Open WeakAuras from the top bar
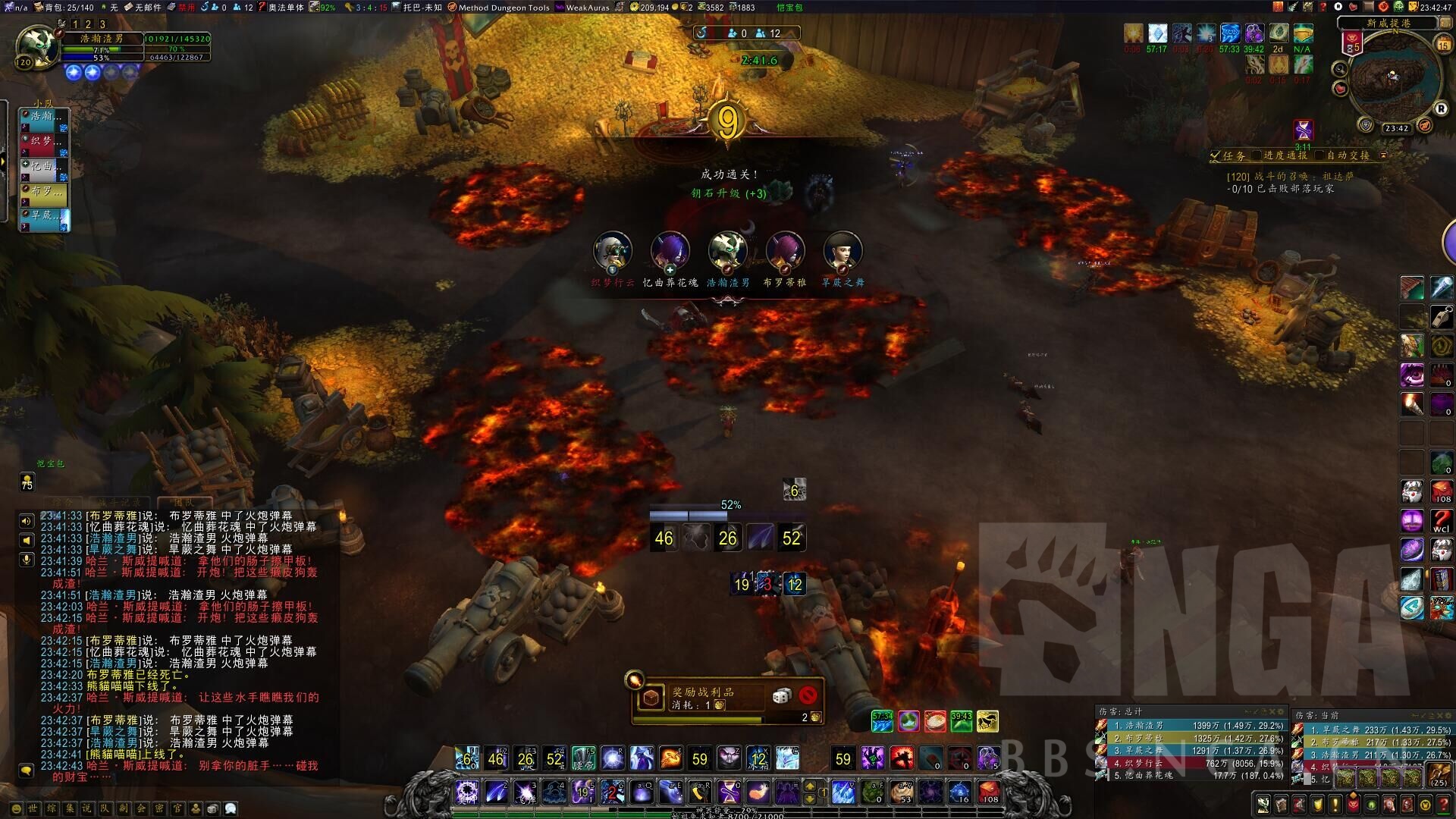 tap(582, 8)
